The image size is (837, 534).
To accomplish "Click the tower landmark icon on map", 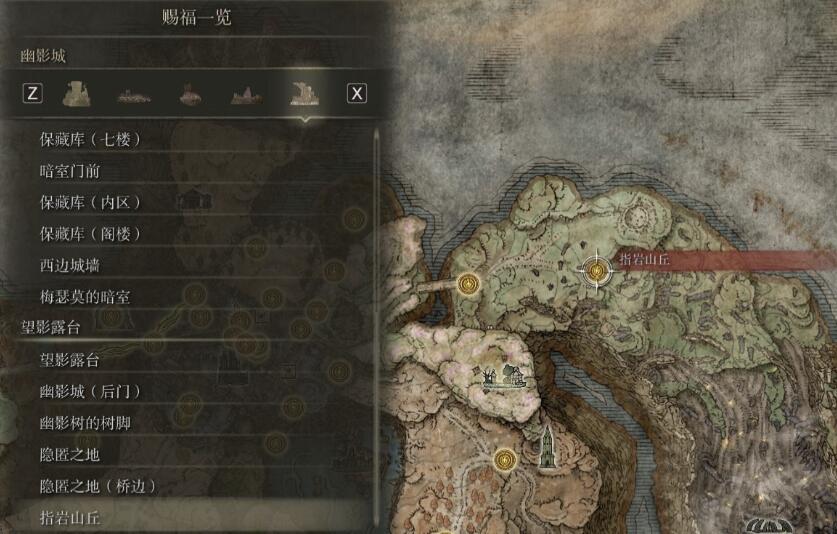I will 548,446.
